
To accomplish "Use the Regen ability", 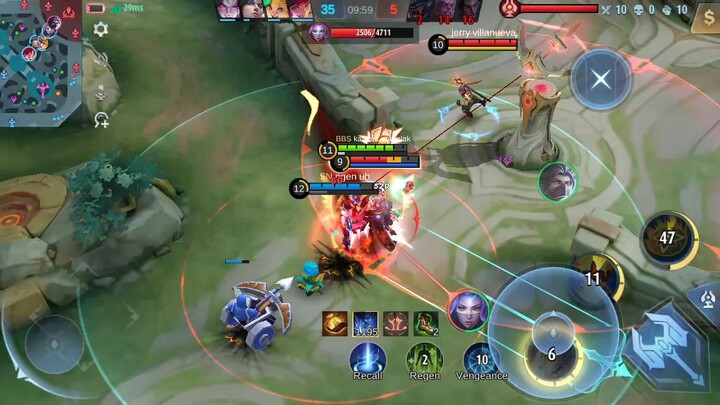I will 424,358.
